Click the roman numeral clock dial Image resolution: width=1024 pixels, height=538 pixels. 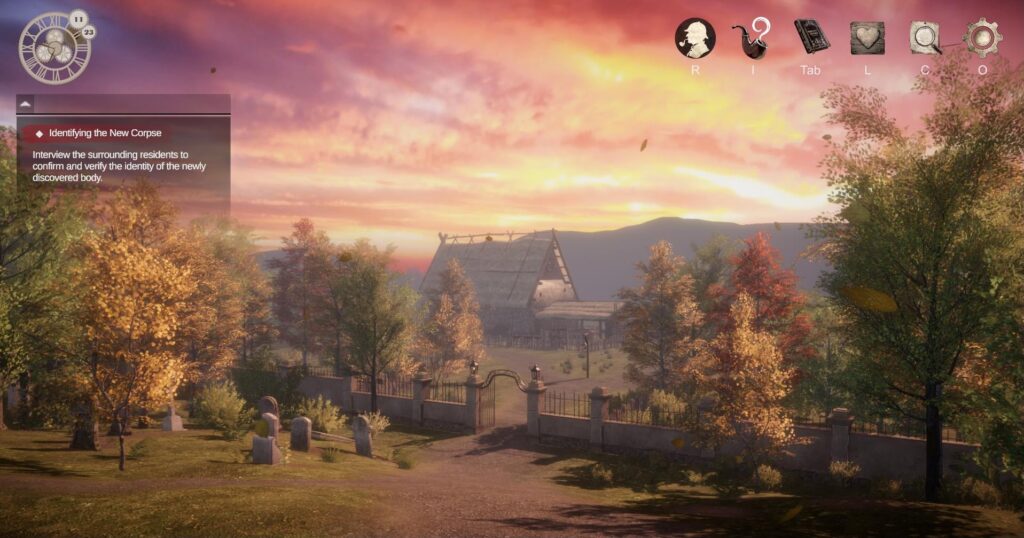(x=53, y=49)
